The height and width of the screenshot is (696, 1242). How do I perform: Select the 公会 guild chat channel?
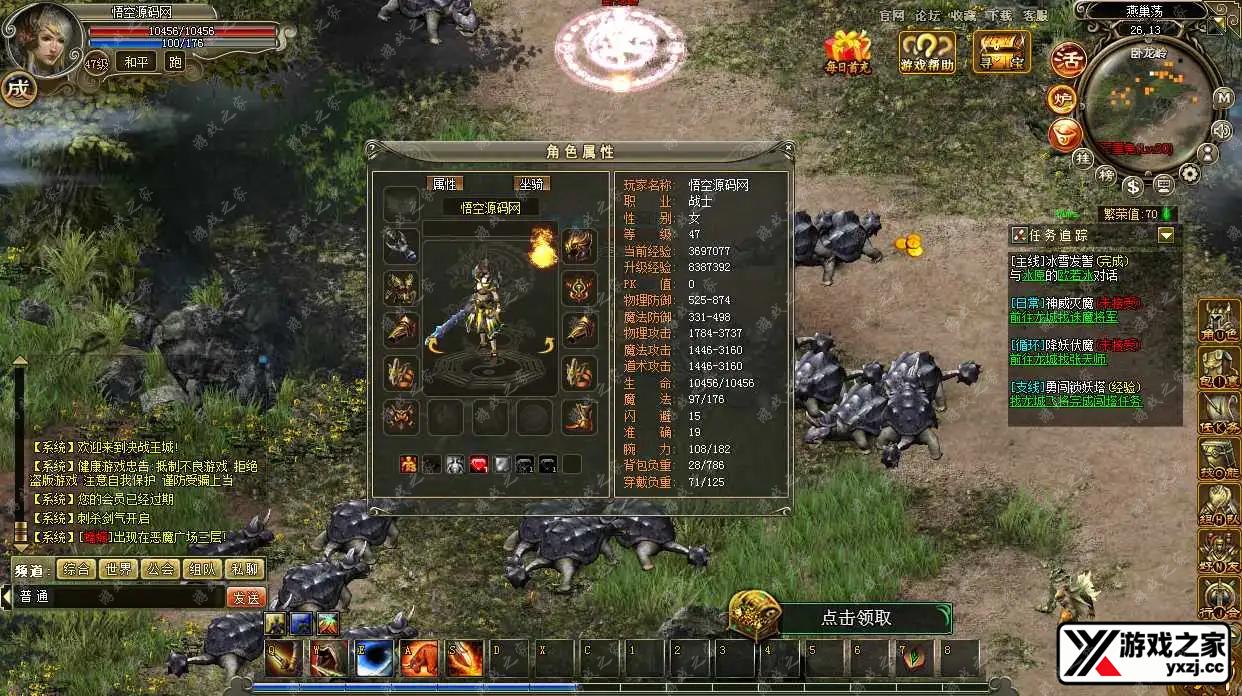(x=160, y=569)
